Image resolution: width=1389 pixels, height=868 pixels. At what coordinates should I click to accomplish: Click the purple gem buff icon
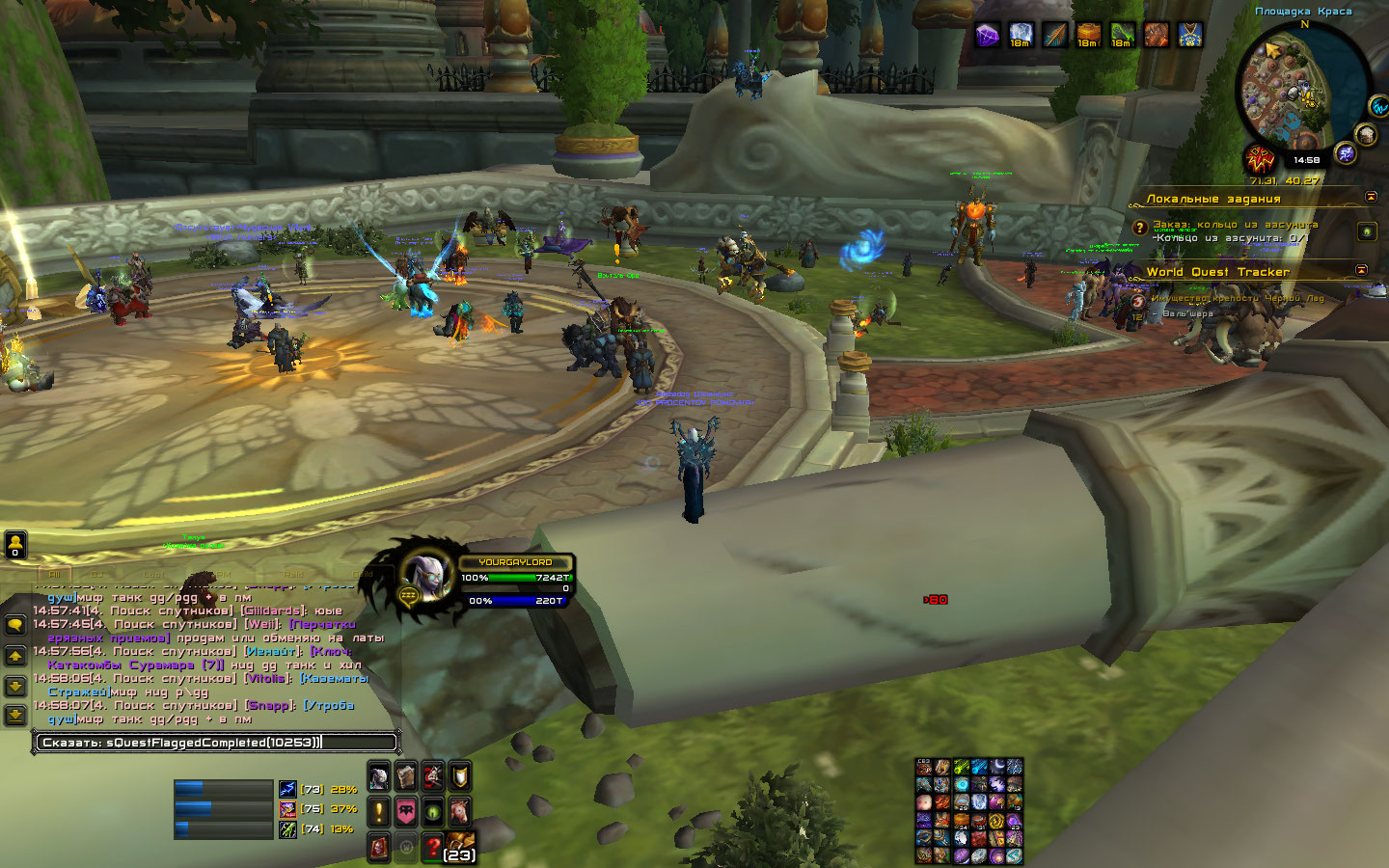[987, 36]
